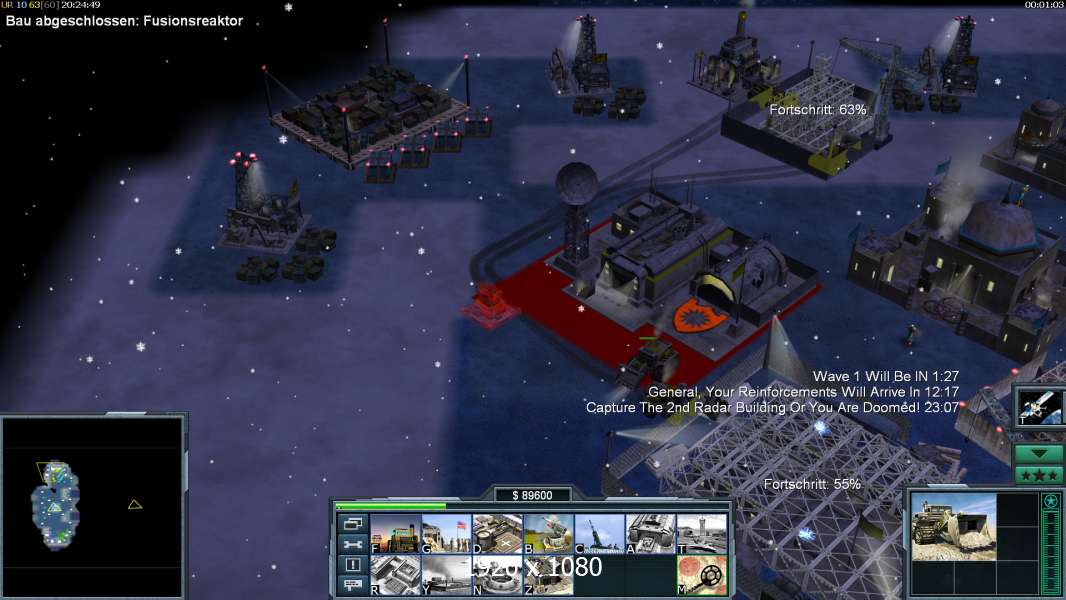Select the Patriot missile battery icon (B)

(x=548, y=534)
